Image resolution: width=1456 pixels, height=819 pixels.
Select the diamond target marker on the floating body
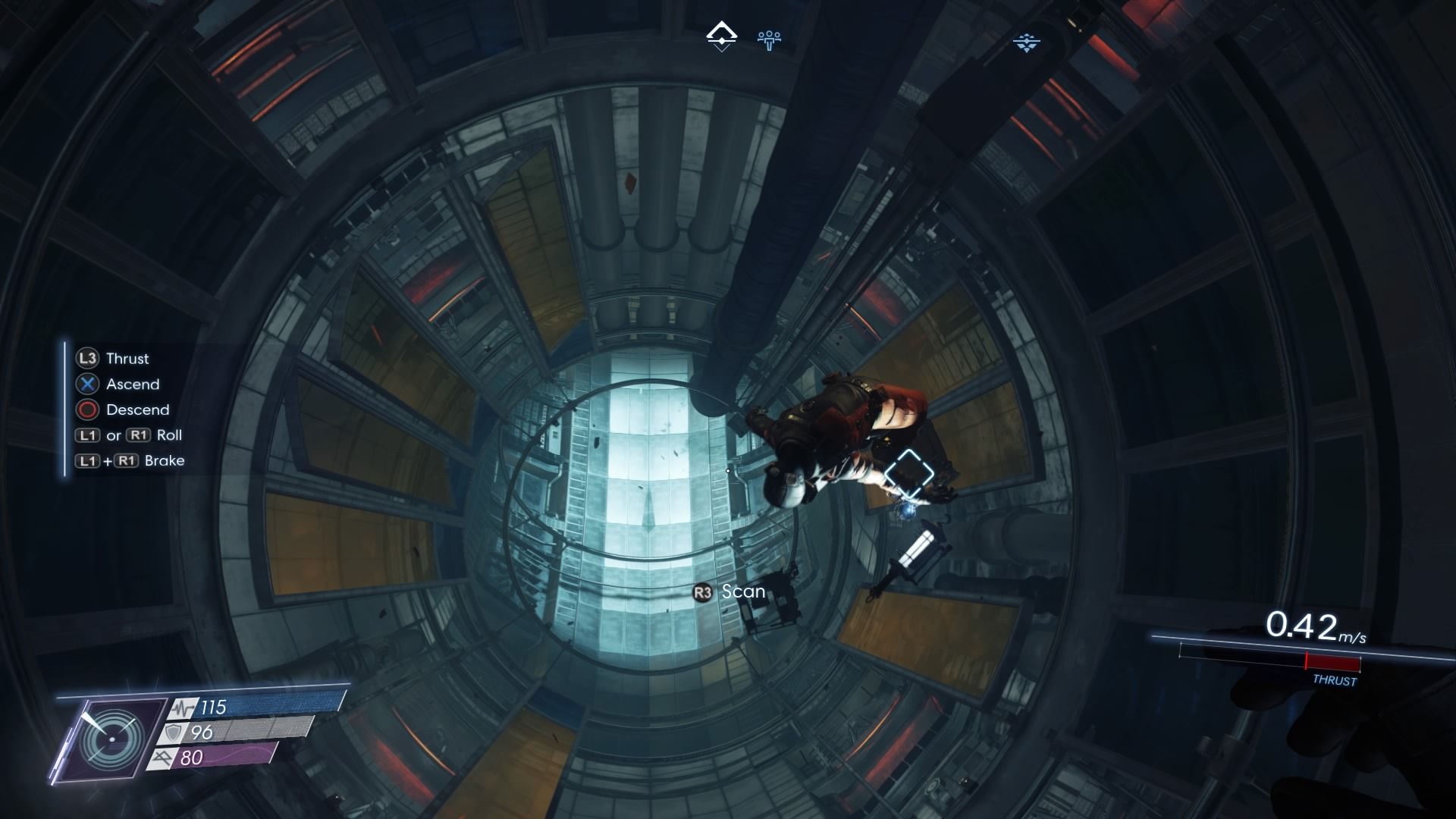[x=908, y=473]
